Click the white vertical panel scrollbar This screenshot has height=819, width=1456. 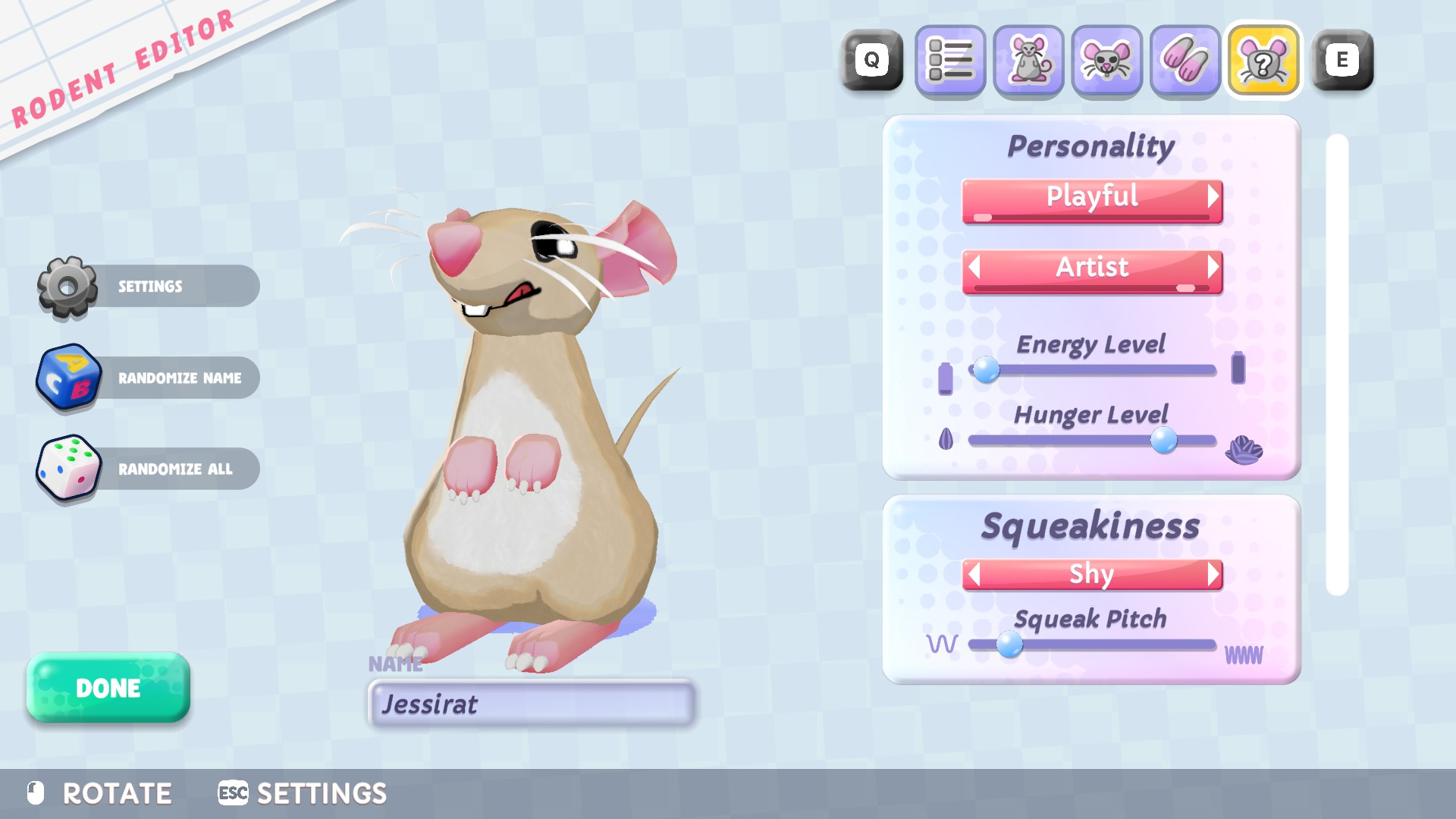(1337, 364)
